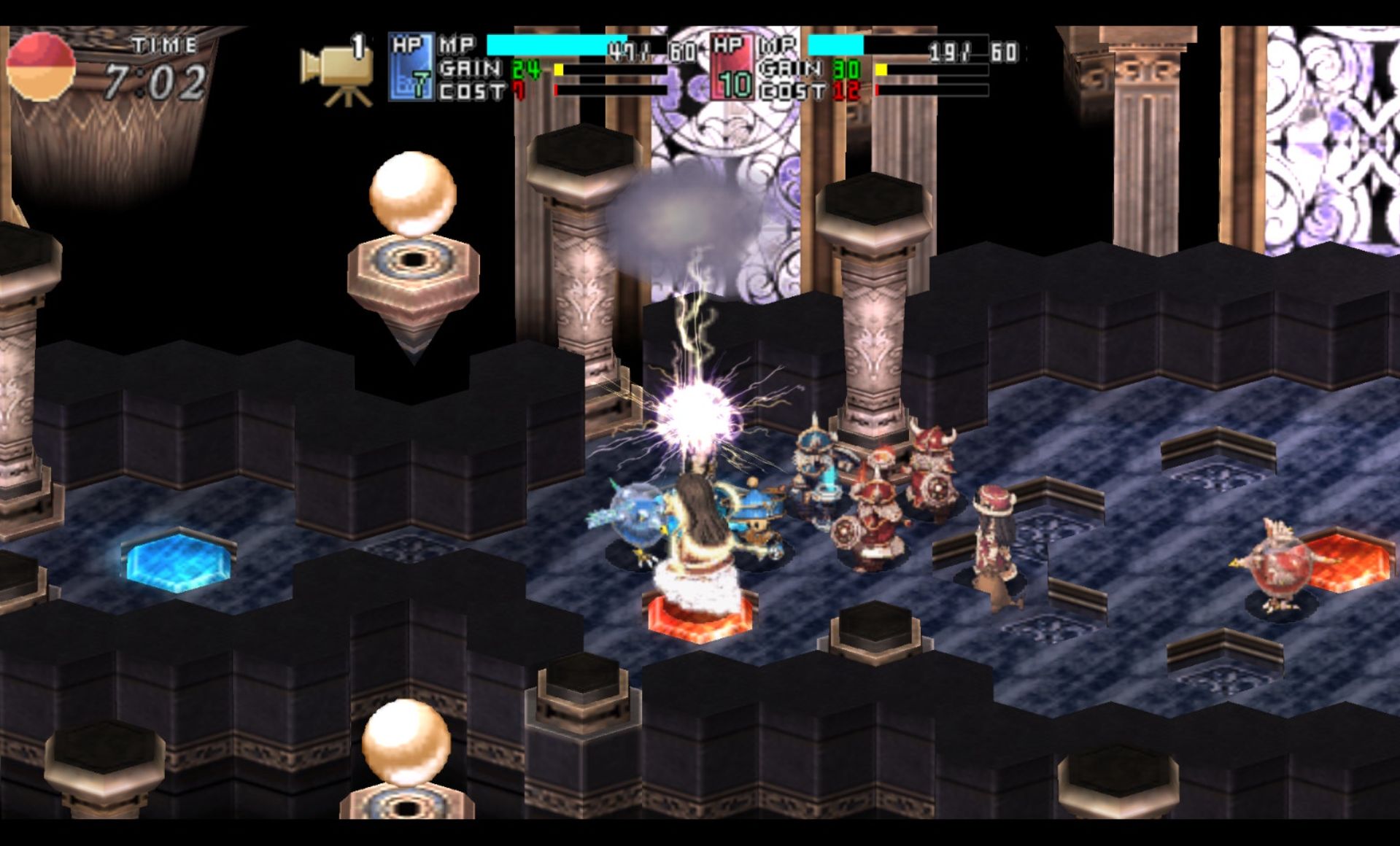
Task: Select the red team HP card
Action: [732, 67]
